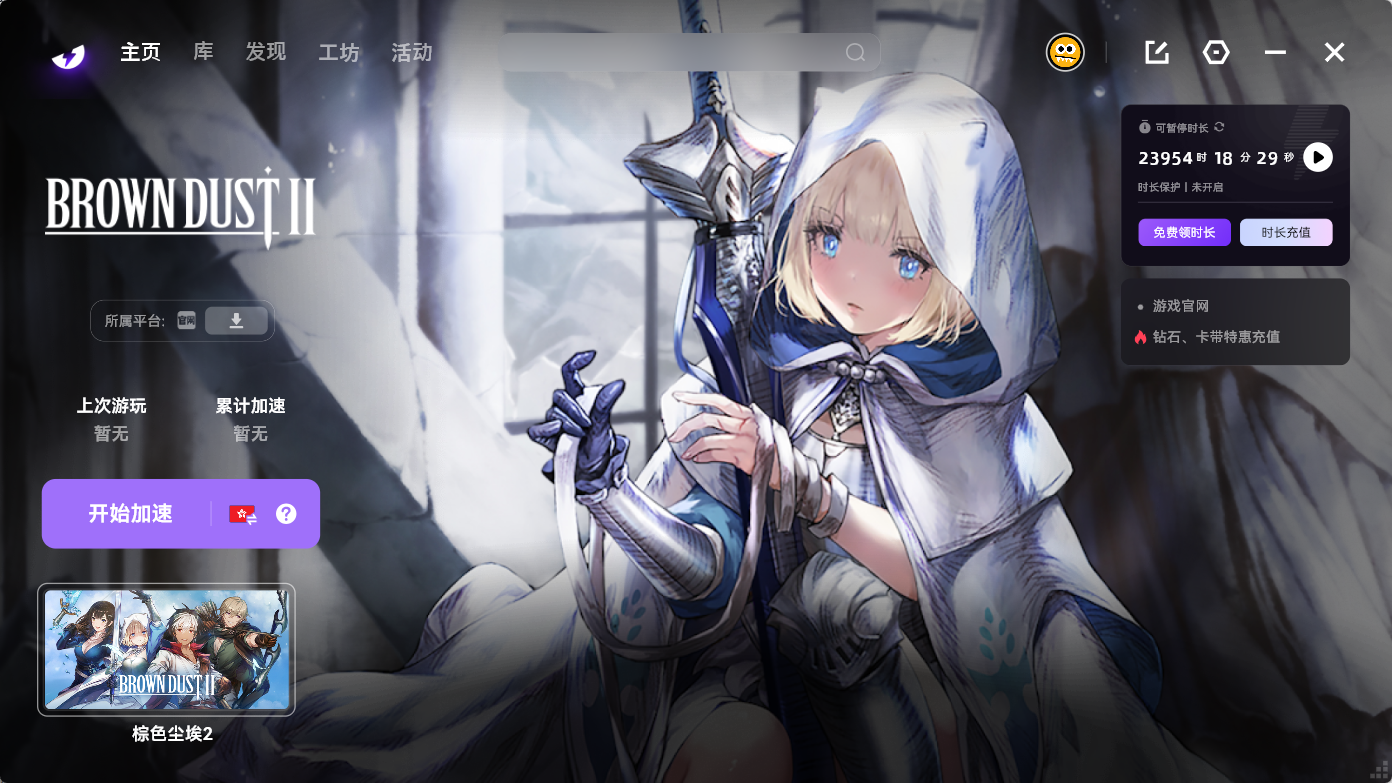Minimize the launcher window
1392x783 pixels.
coord(1275,52)
